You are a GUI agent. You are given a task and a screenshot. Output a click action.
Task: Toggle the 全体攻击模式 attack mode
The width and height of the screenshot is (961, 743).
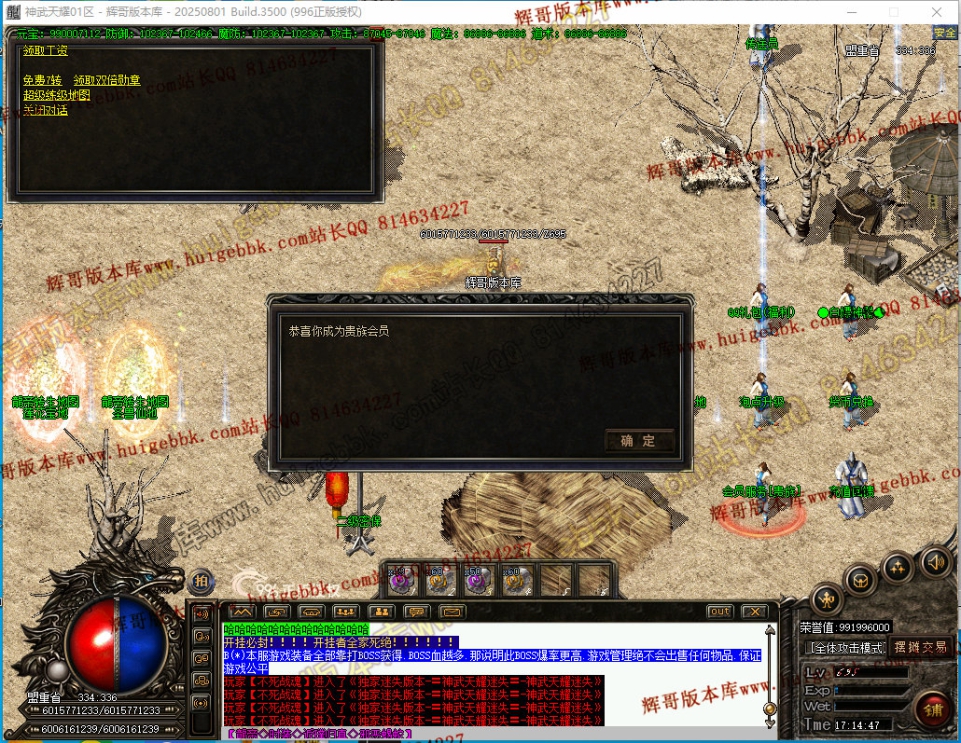(x=845, y=647)
